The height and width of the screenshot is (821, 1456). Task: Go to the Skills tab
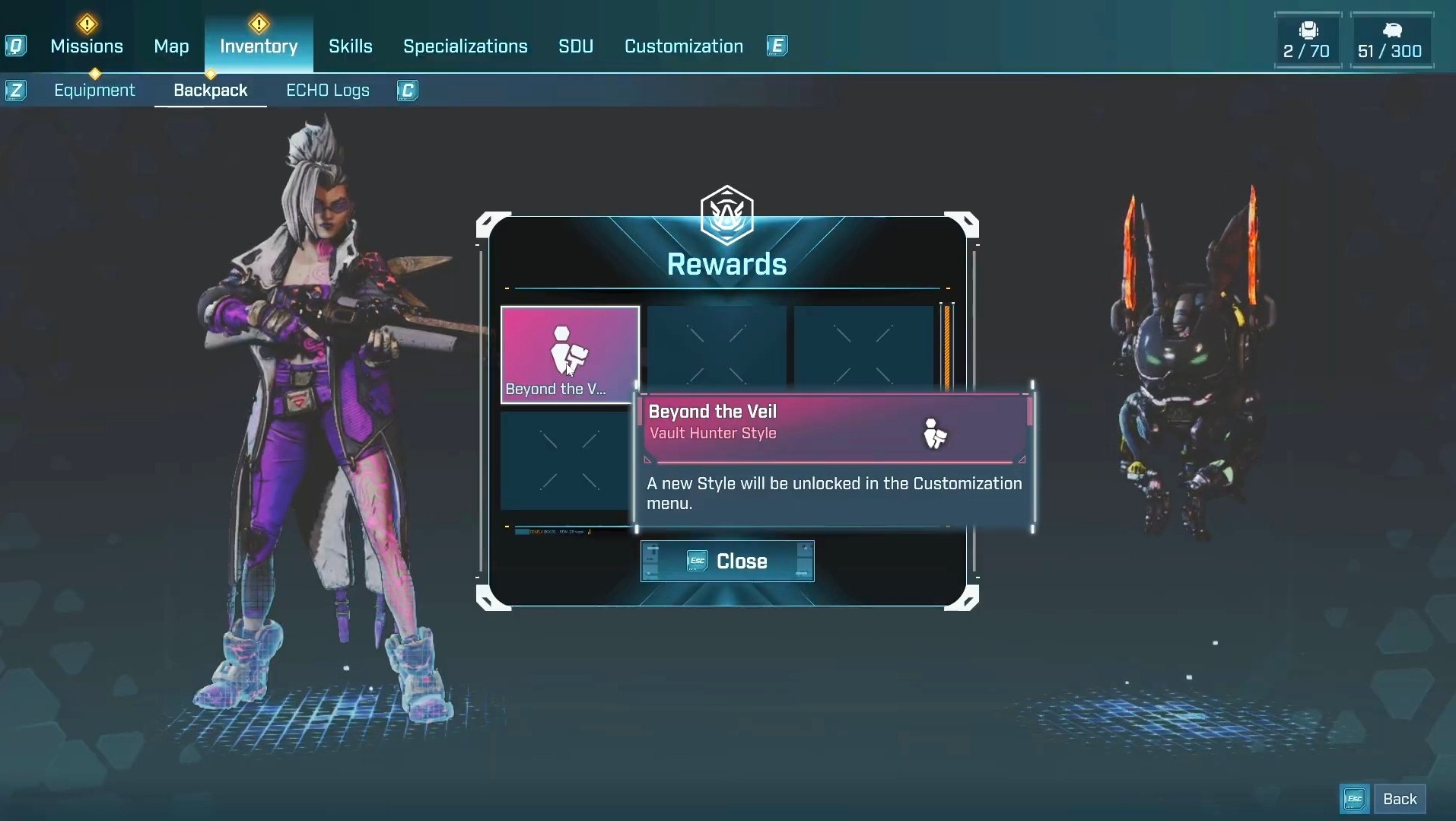point(351,46)
